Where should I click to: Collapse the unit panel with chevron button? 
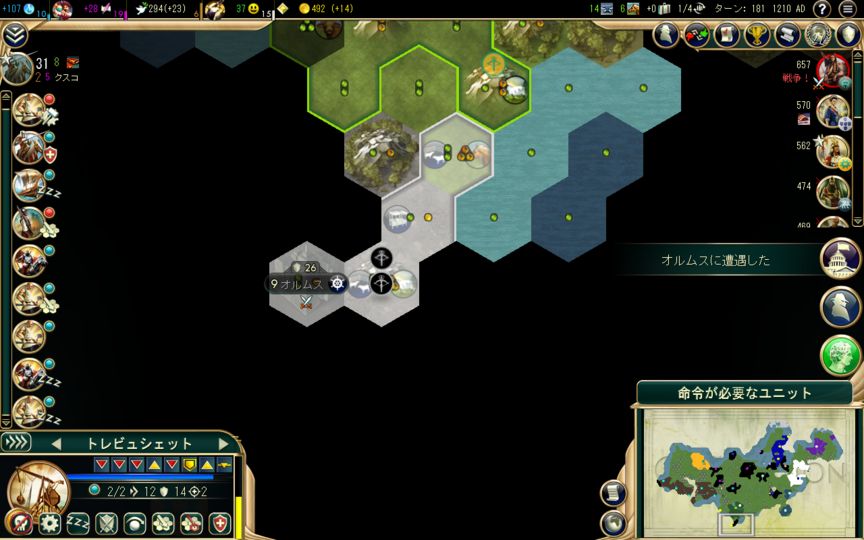pyautogui.click(x=17, y=442)
